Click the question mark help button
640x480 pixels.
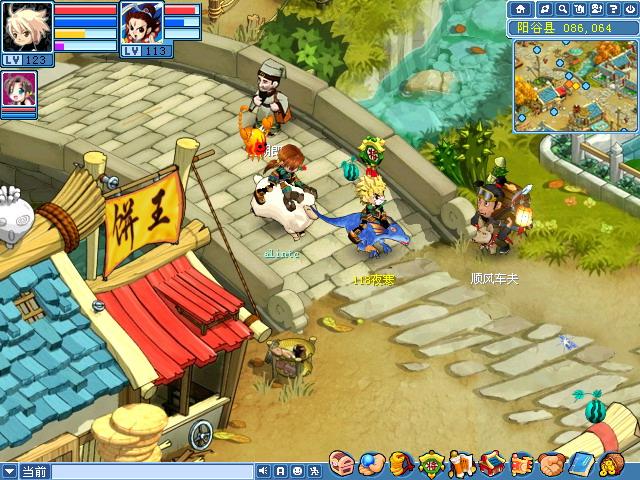point(611,9)
